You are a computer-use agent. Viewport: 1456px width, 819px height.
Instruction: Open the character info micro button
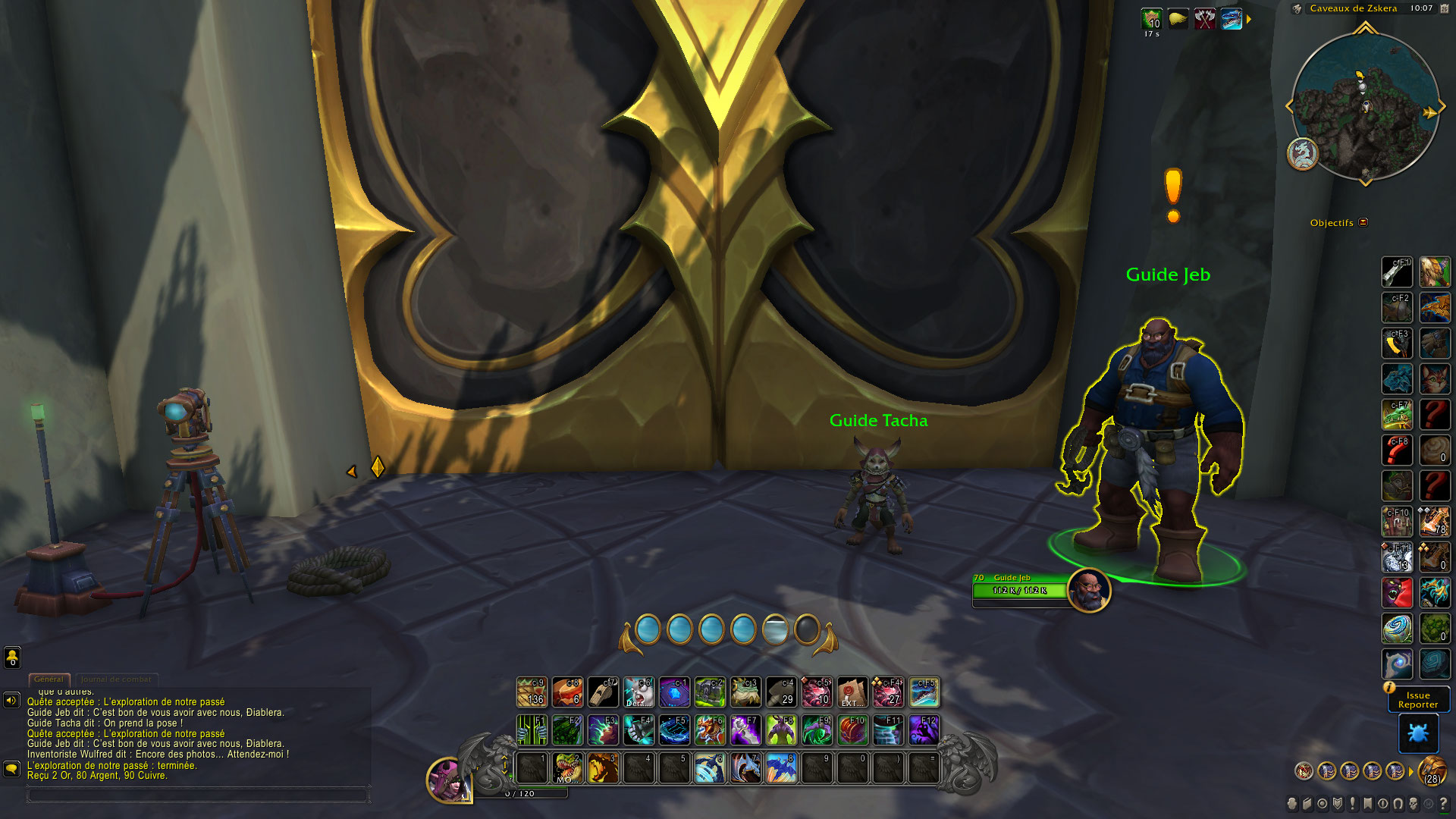click(1292, 804)
